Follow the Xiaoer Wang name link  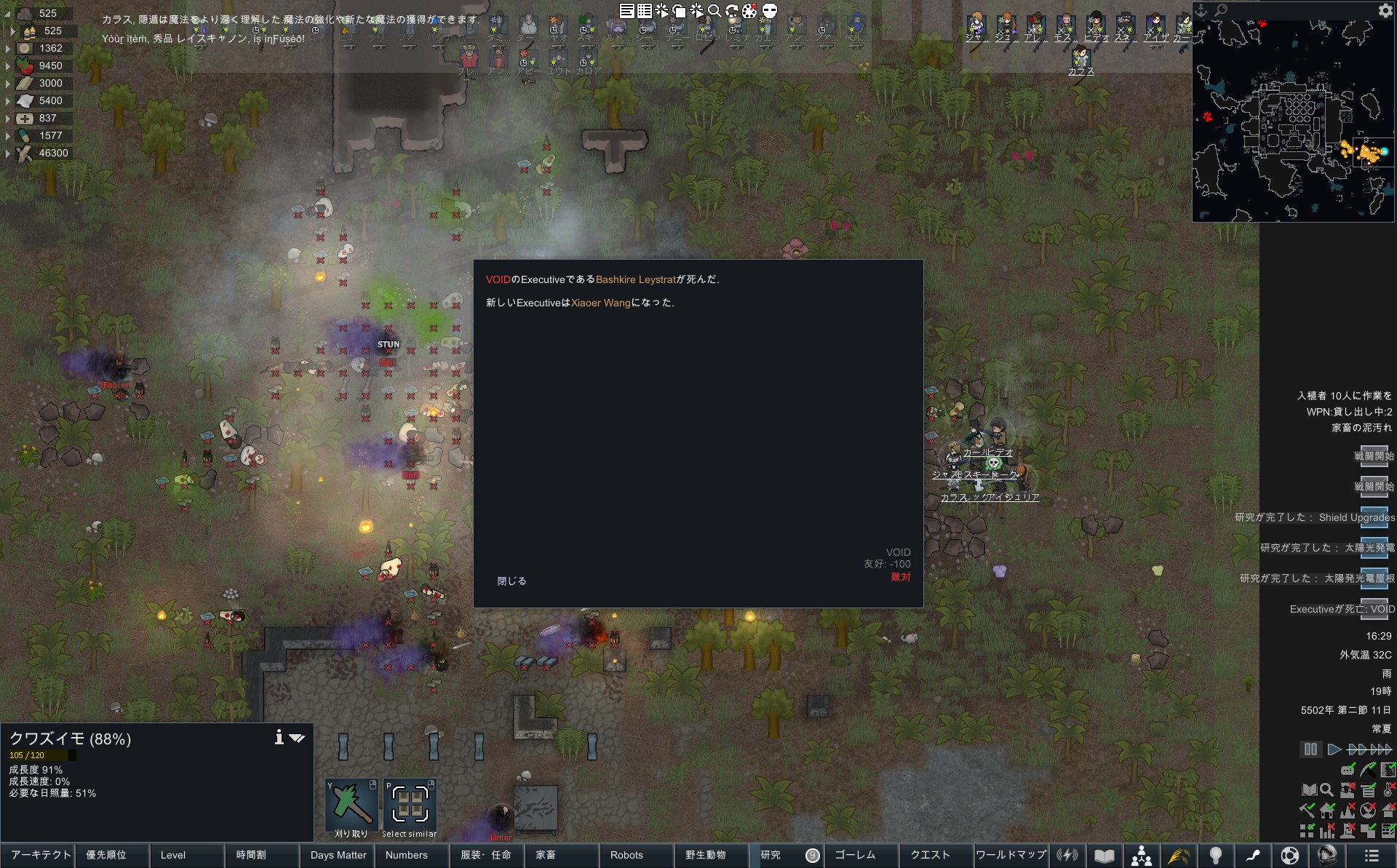click(601, 303)
